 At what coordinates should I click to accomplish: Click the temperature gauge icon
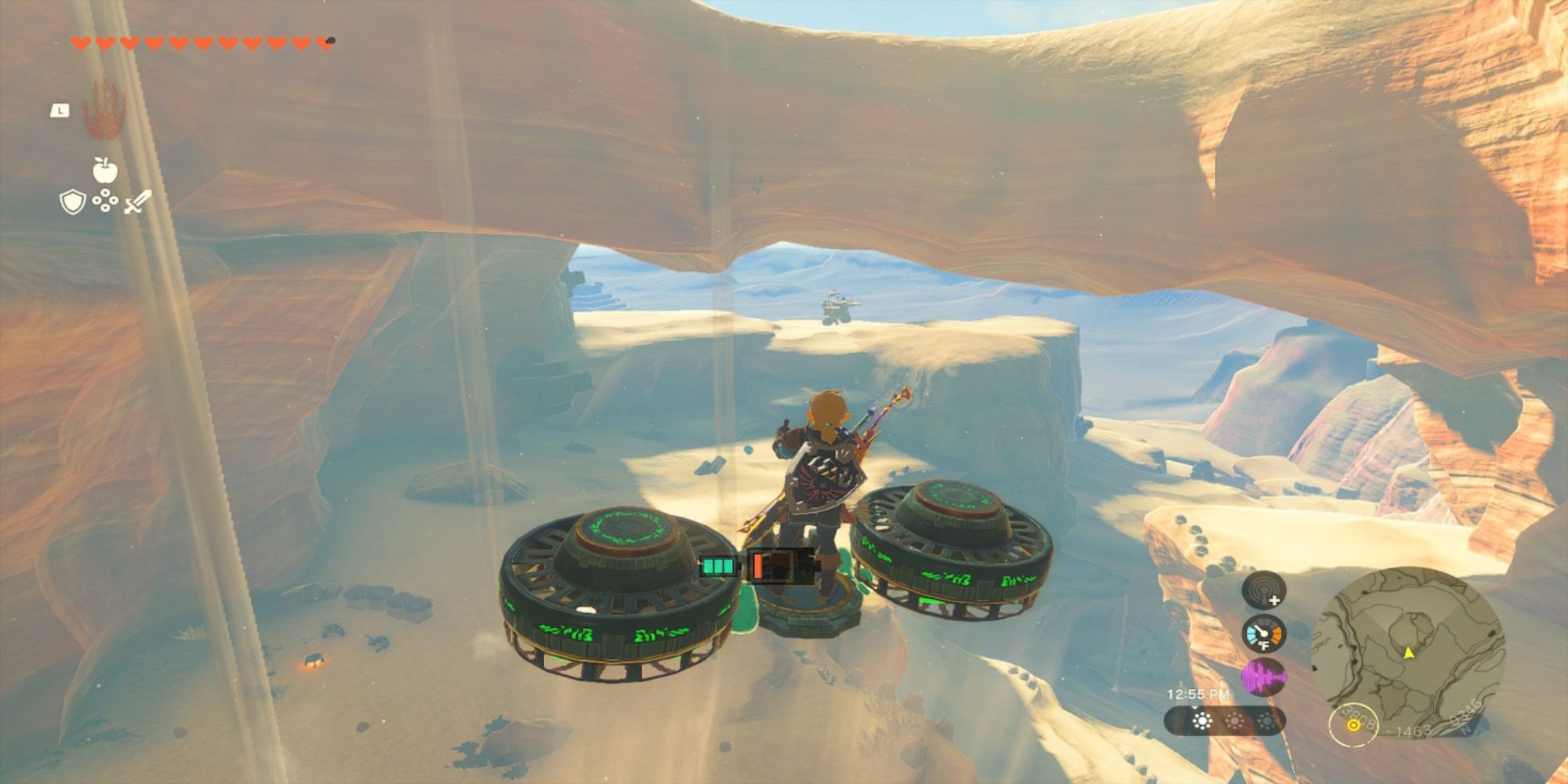(x=1263, y=634)
